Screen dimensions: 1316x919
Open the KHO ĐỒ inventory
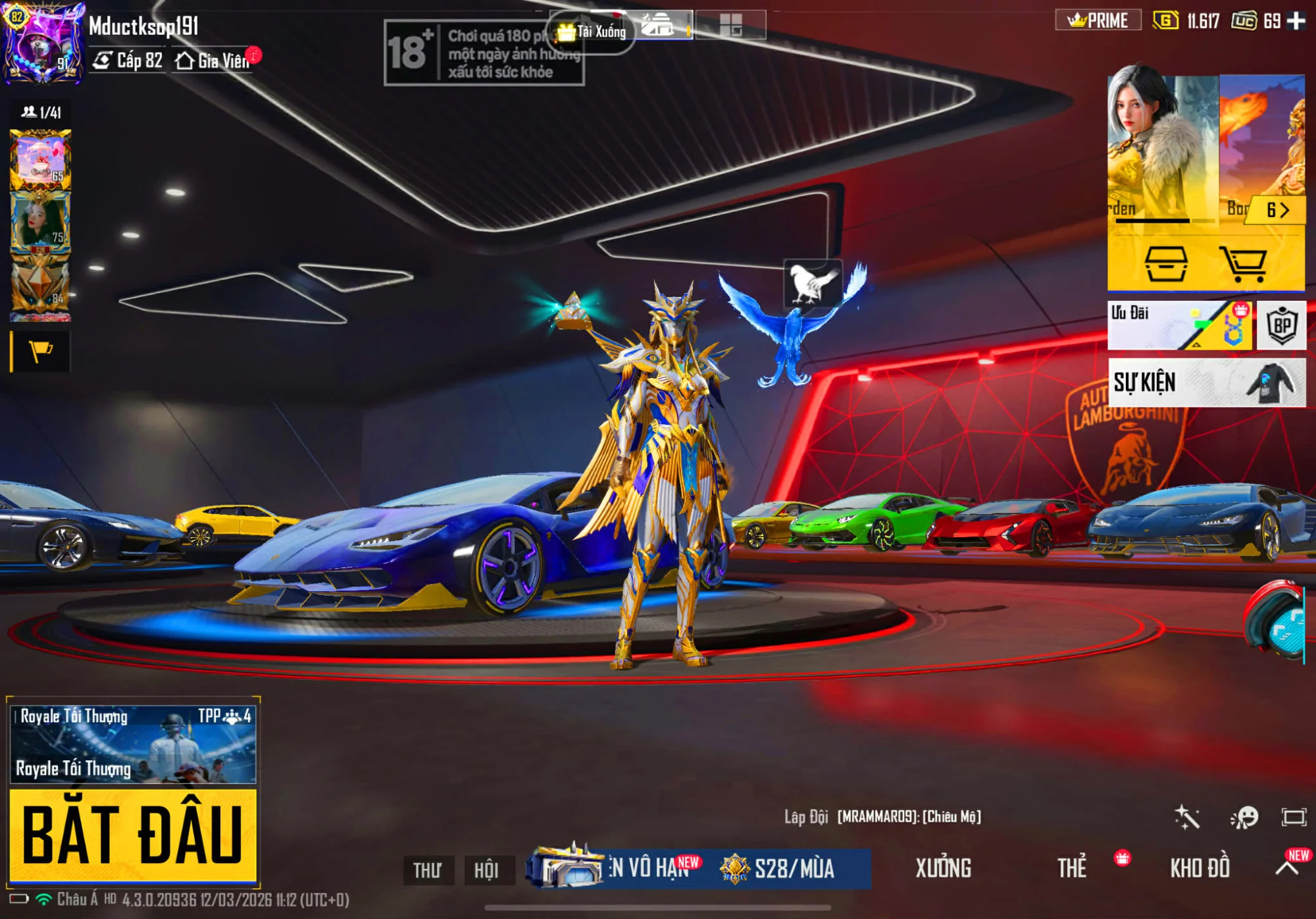pos(1200,868)
